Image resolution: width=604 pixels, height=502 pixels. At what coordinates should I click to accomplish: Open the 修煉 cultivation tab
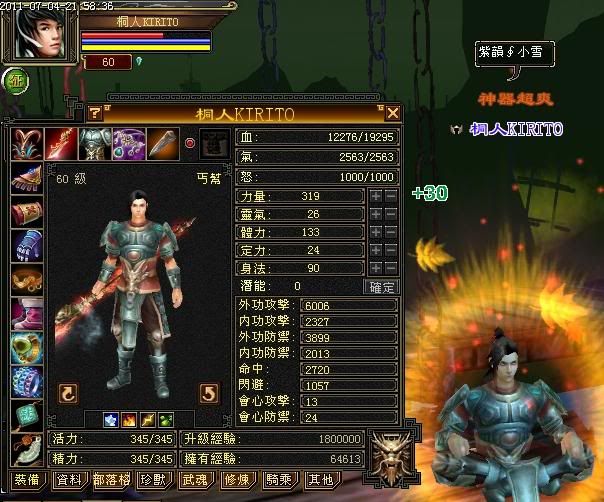coord(236,480)
